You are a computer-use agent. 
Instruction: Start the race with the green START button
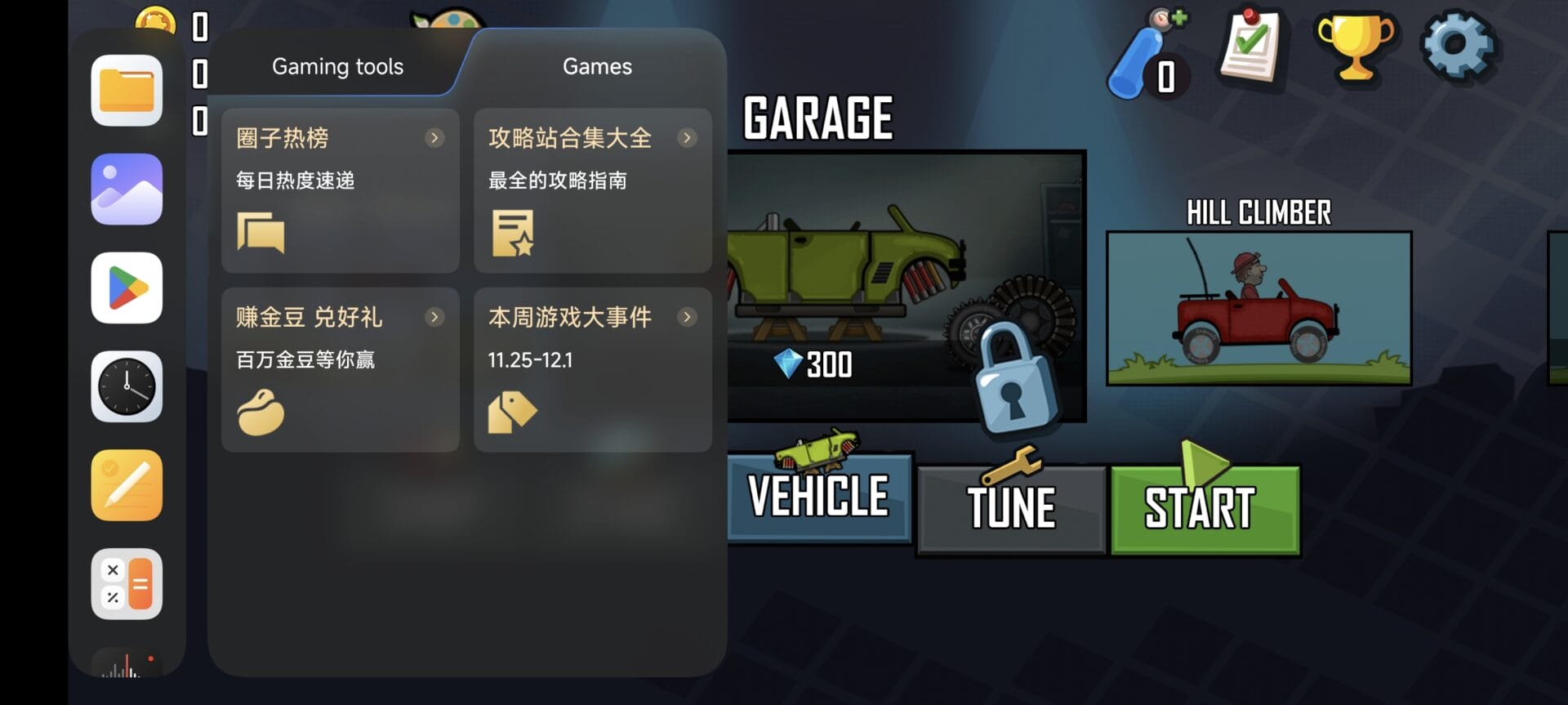[1205, 509]
